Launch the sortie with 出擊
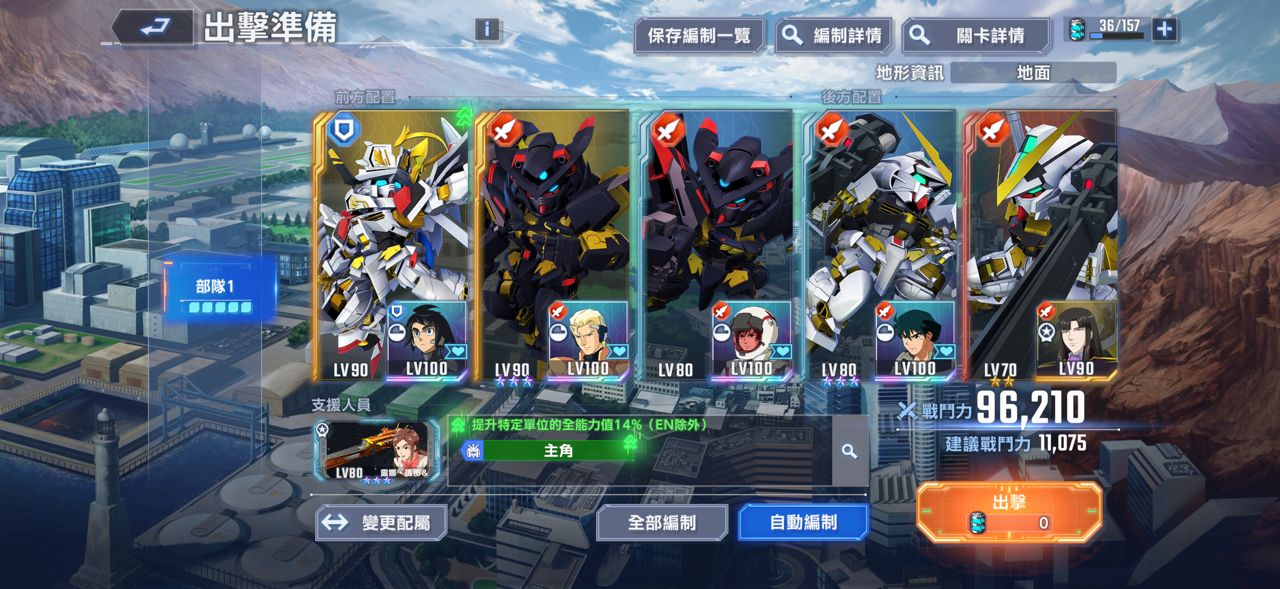Image resolution: width=1280 pixels, height=589 pixels. (1009, 512)
